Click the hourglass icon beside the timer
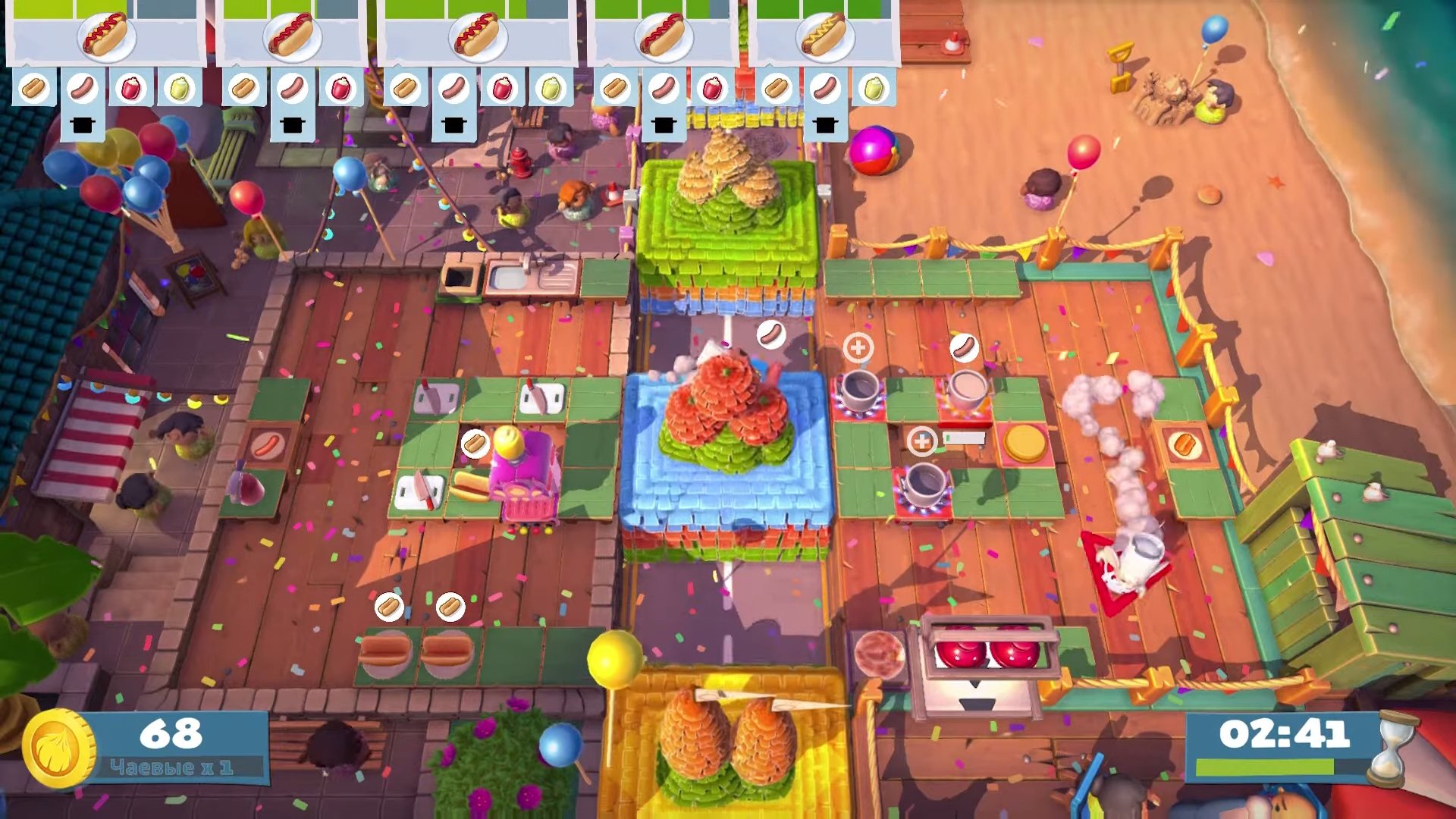The width and height of the screenshot is (1456, 819). (x=1392, y=748)
